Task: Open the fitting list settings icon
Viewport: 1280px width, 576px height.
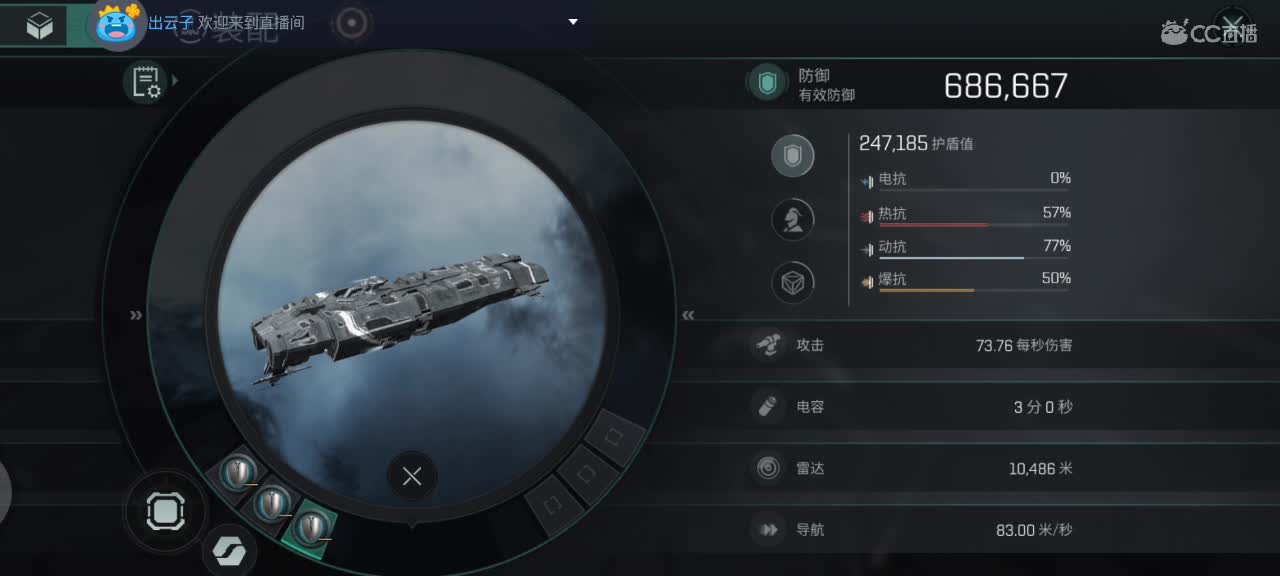Action: 146,82
